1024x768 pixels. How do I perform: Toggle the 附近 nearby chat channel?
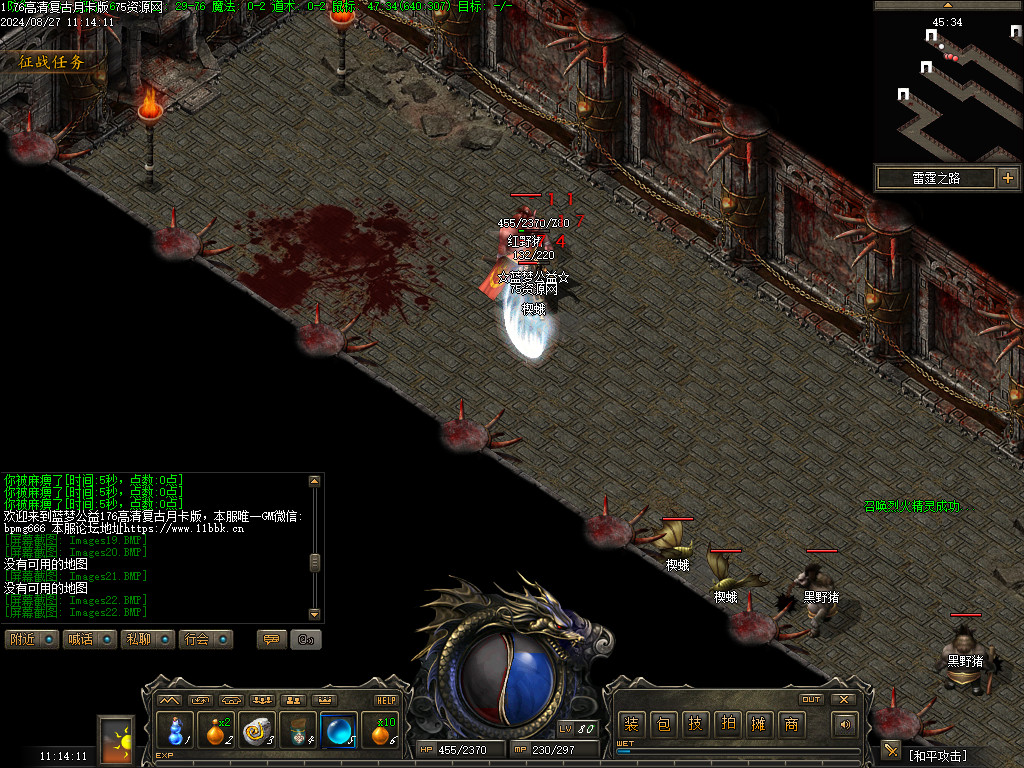pyautogui.click(x=31, y=639)
